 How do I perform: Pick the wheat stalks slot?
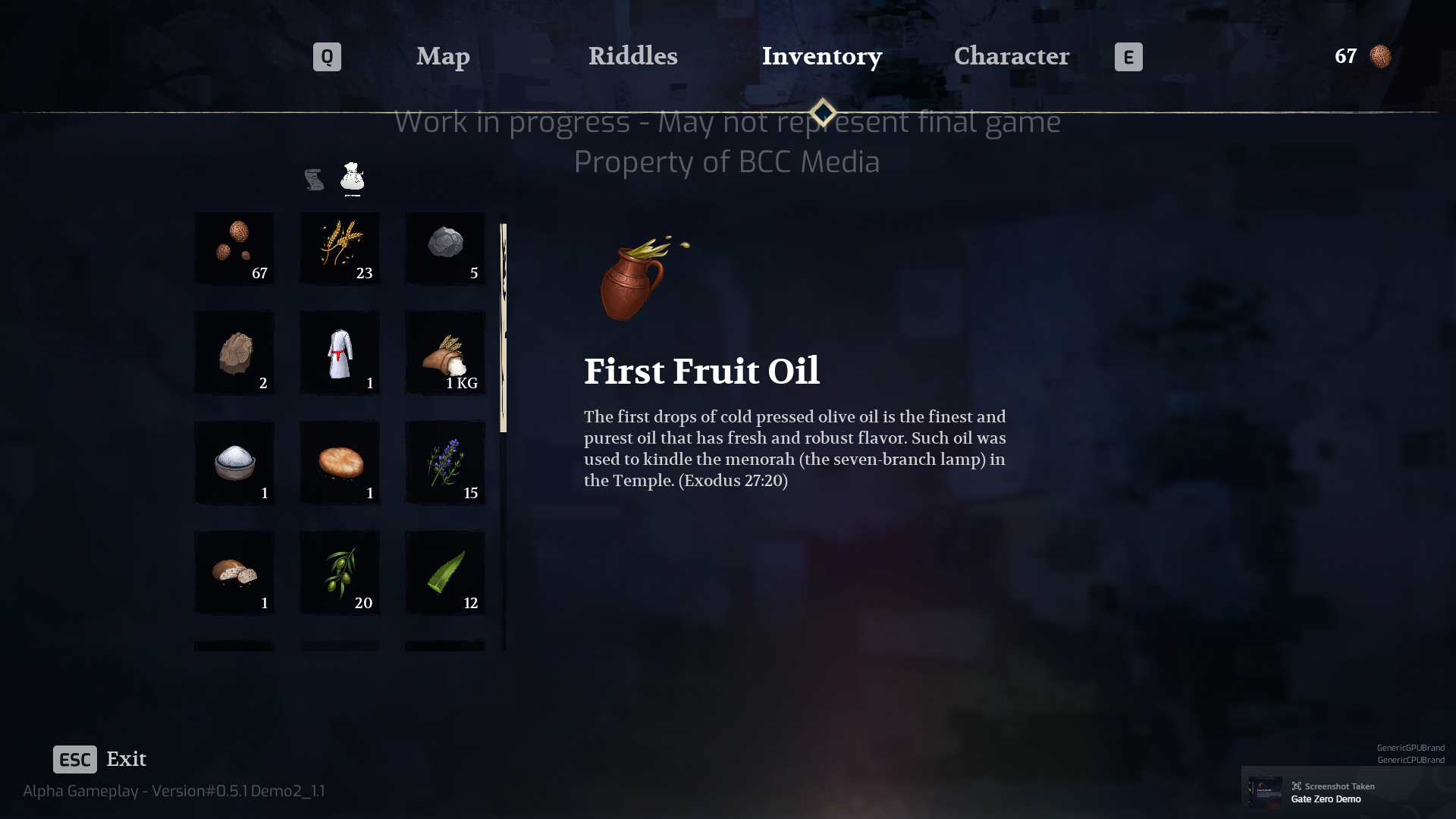click(340, 249)
